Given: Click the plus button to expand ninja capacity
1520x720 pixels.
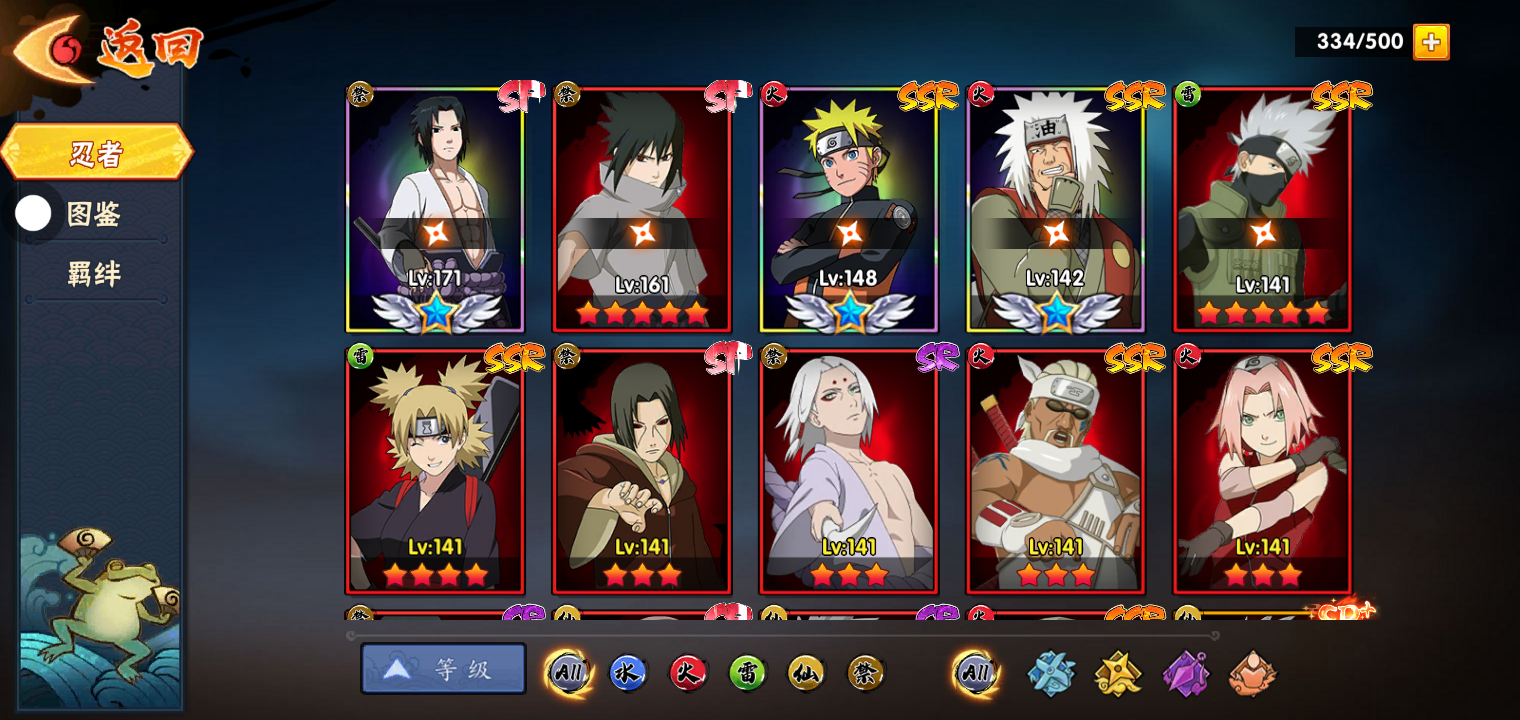Looking at the screenshot, I should click(1431, 42).
